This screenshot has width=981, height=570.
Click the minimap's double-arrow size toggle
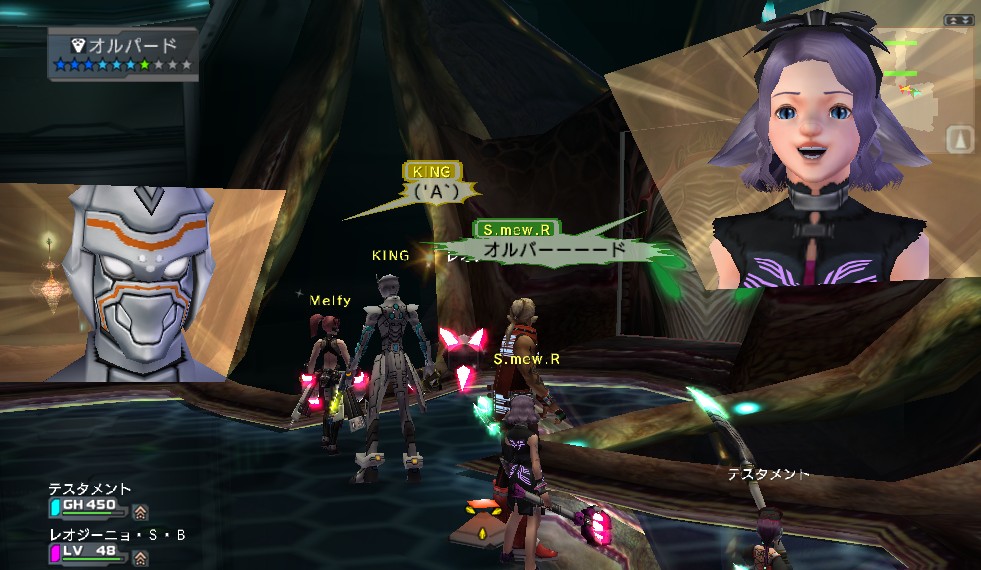point(959,20)
